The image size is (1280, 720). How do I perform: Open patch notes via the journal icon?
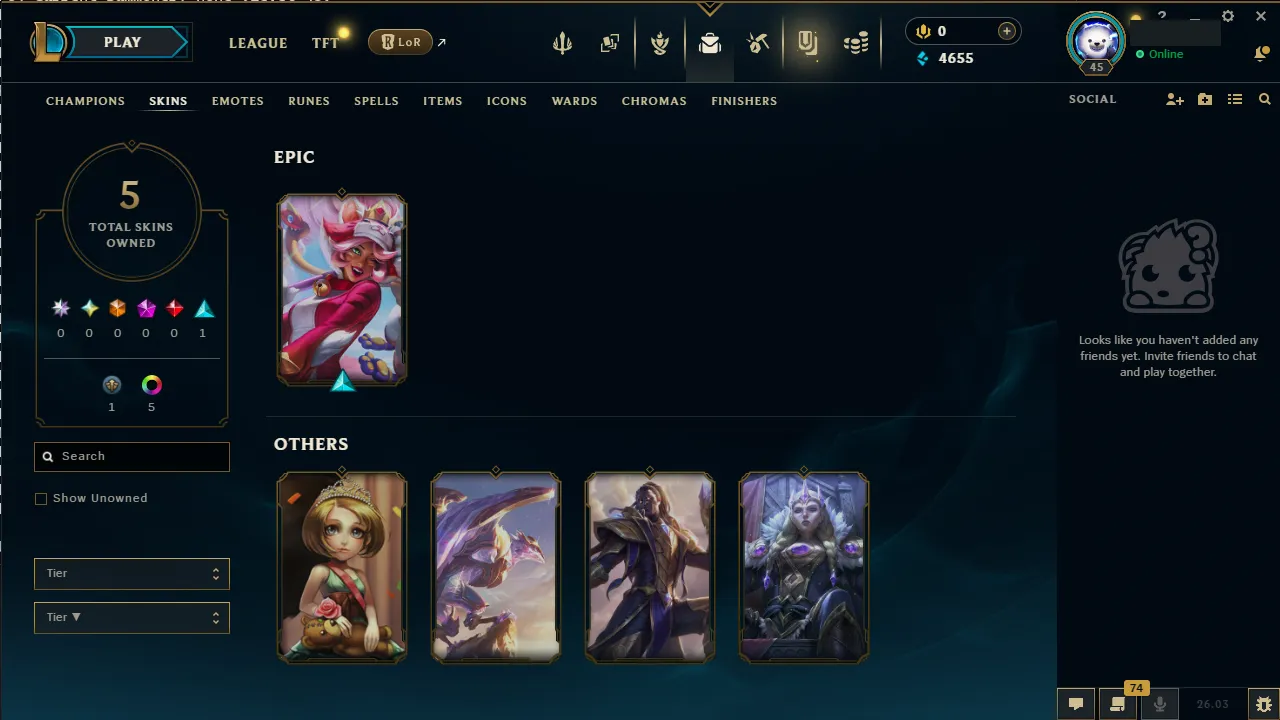pyautogui.click(x=1117, y=703)
